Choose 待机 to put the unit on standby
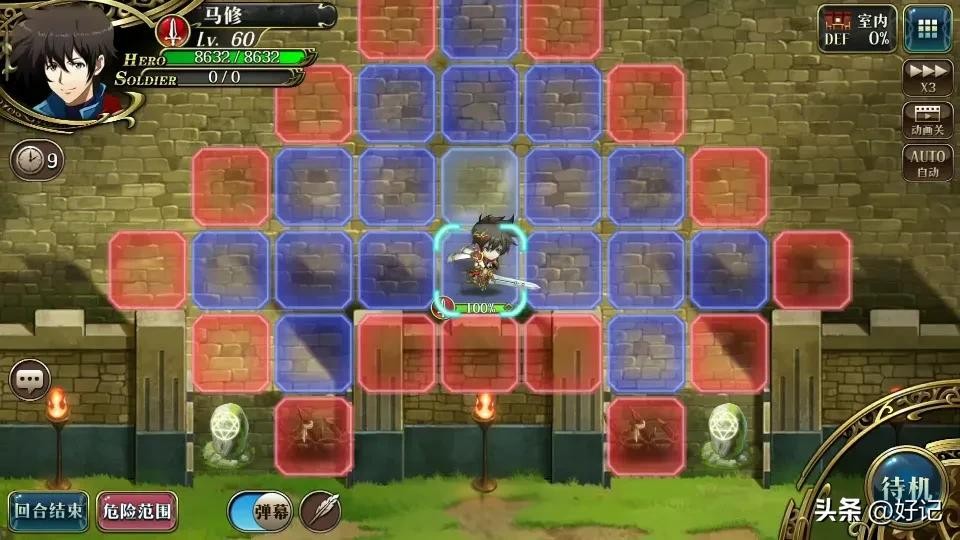 (906, 490)
